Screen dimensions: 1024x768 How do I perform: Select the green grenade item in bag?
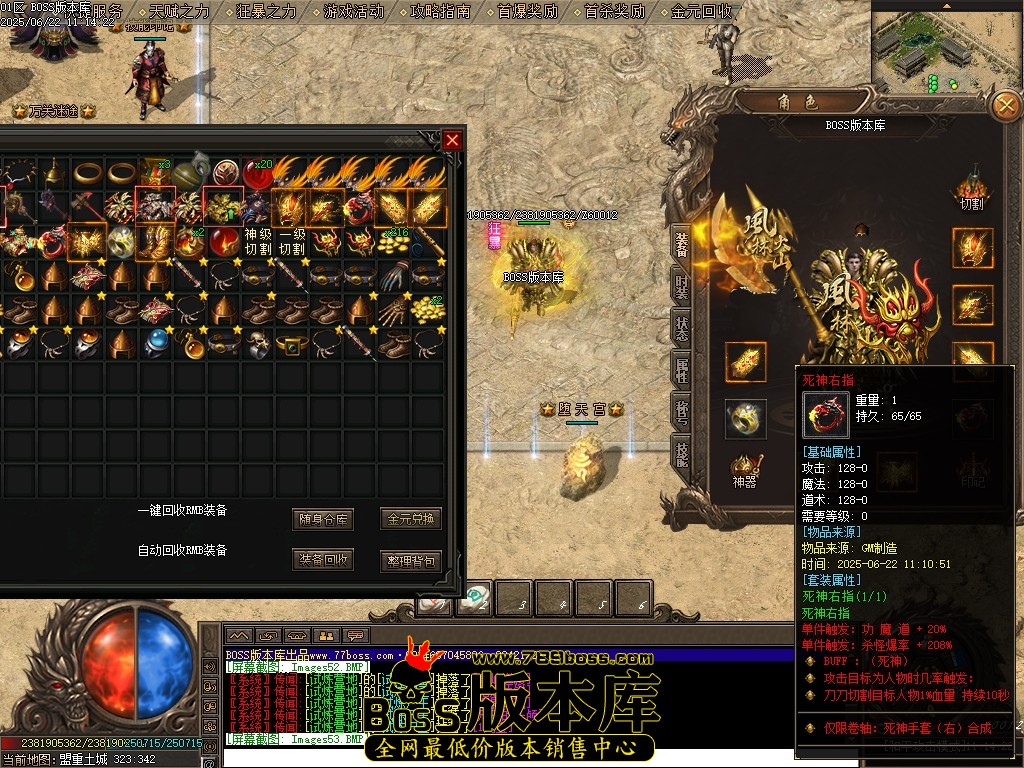point(190,172)
